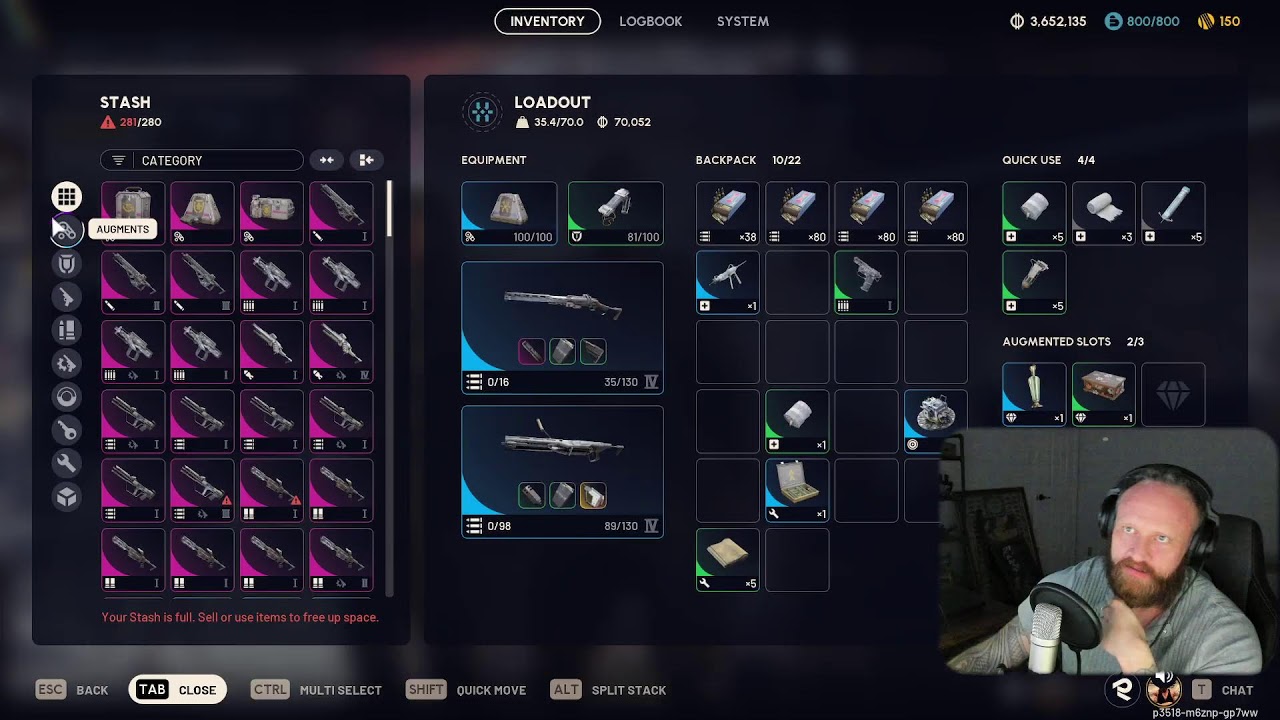Filter stash by shield category
This screenshot has height=720, width=1280.
click(66, 264)
